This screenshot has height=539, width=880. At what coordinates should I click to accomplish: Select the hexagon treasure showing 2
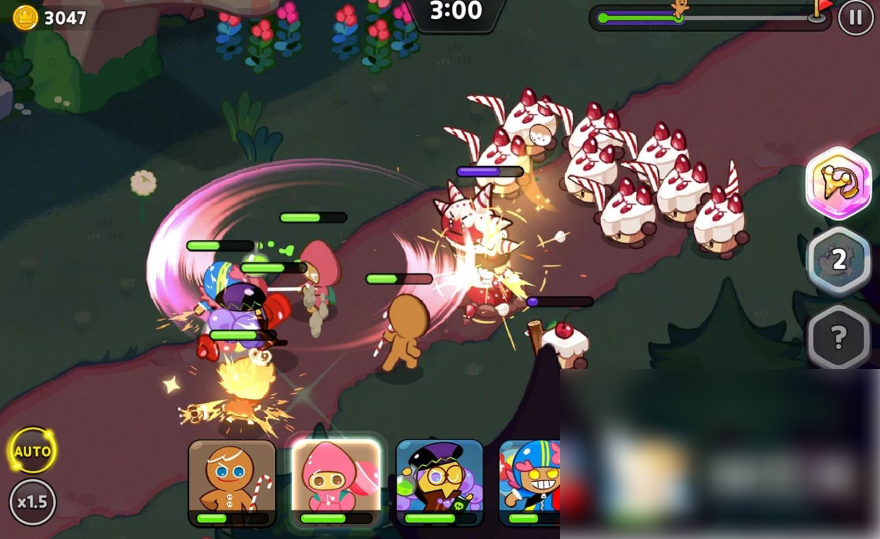point(838,261)
